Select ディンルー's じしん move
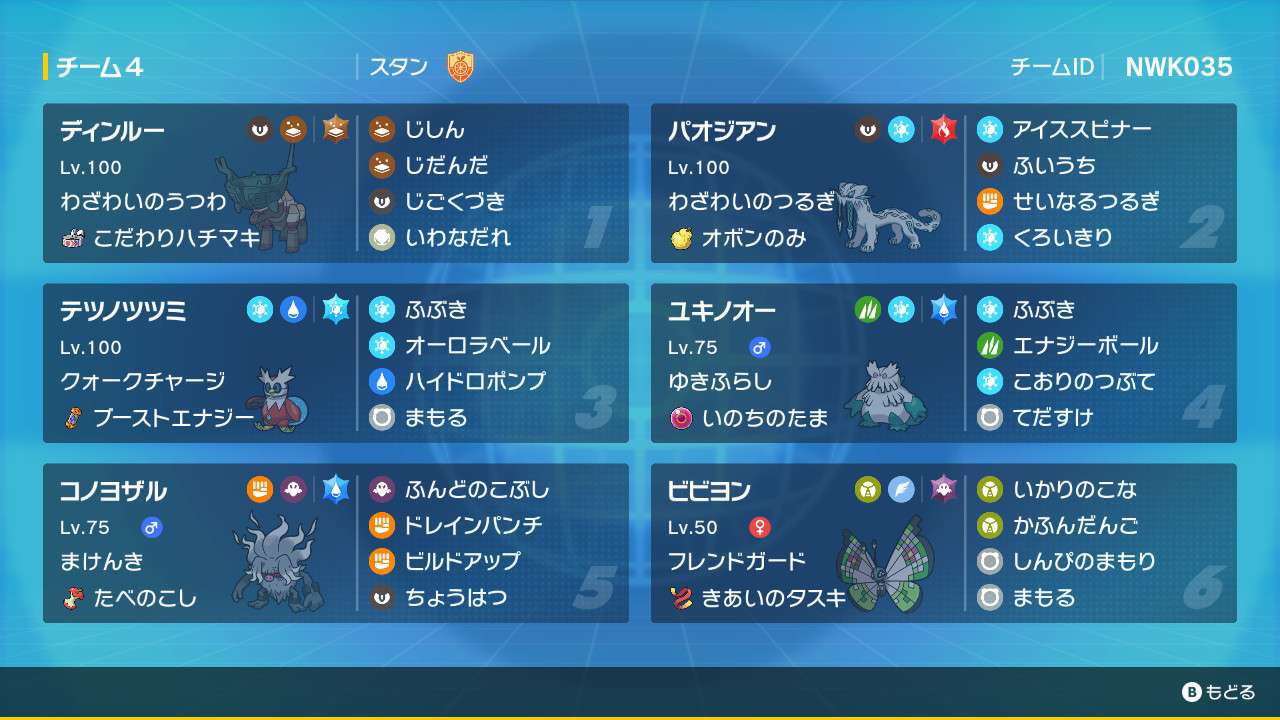 coord(434,129)
